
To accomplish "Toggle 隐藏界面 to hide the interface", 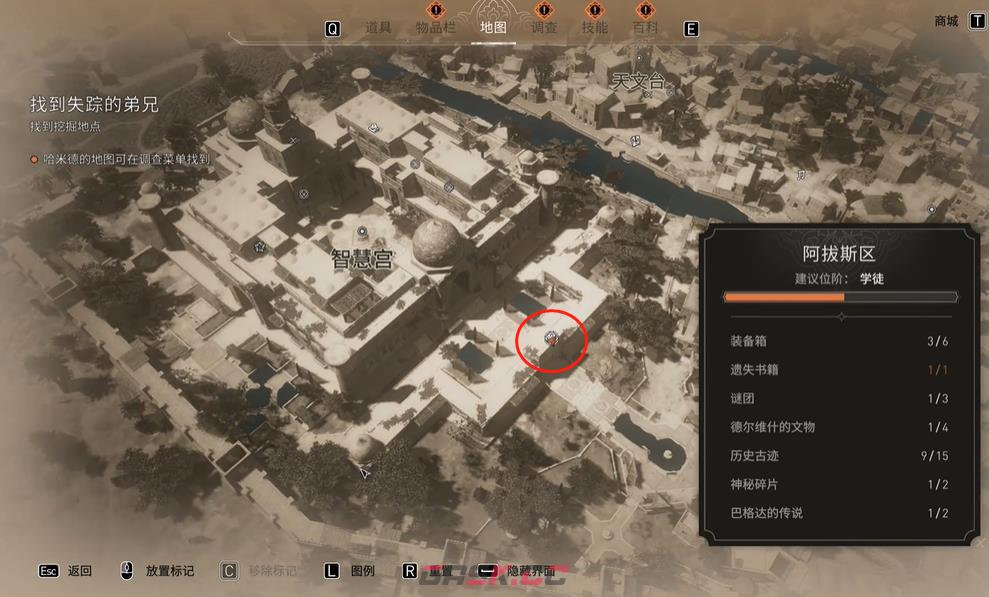I will tap(530, 571).
